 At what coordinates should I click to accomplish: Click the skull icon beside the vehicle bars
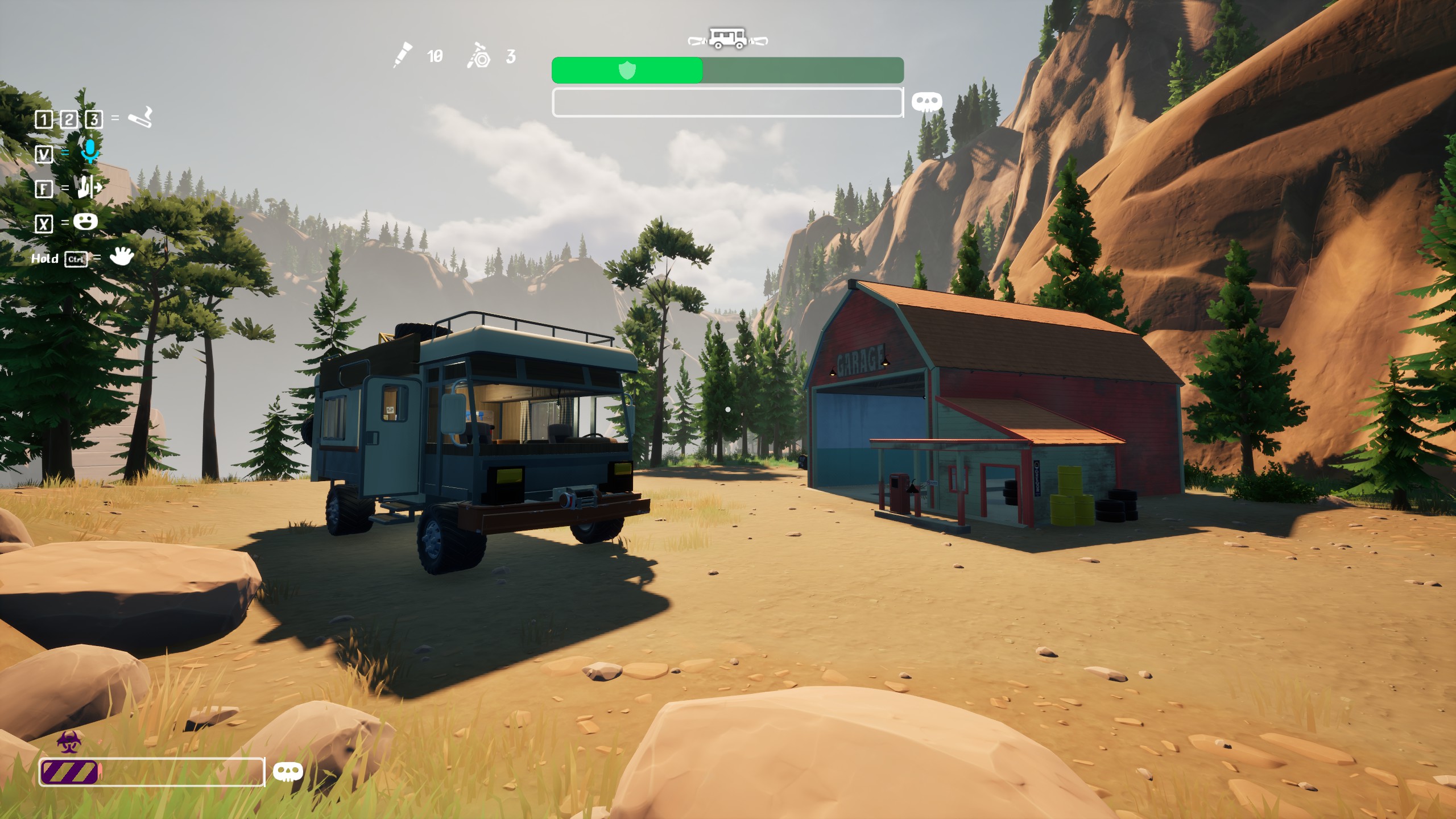(926, 102)
